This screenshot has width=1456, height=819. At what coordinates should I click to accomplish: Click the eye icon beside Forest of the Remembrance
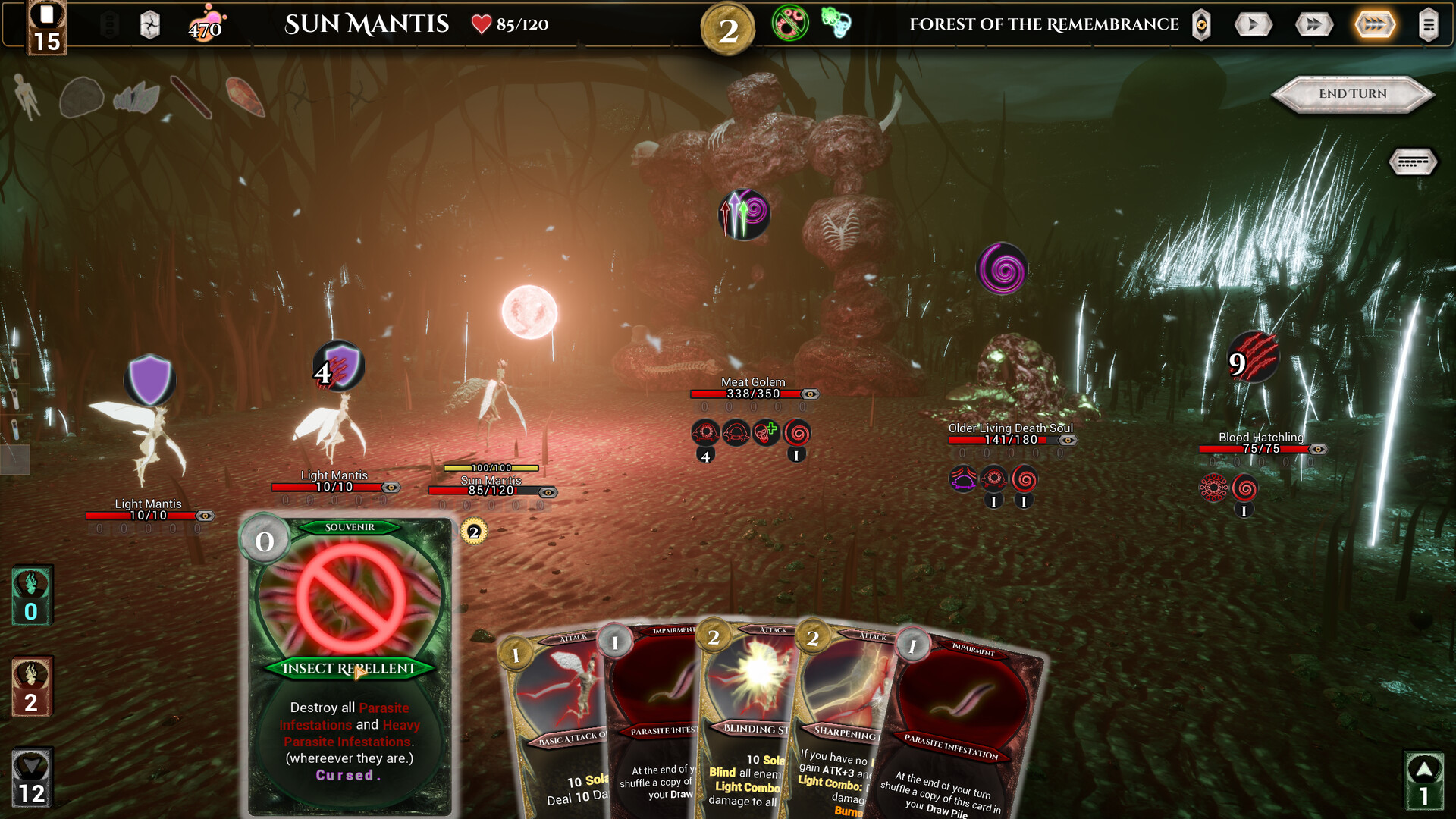1201,25
